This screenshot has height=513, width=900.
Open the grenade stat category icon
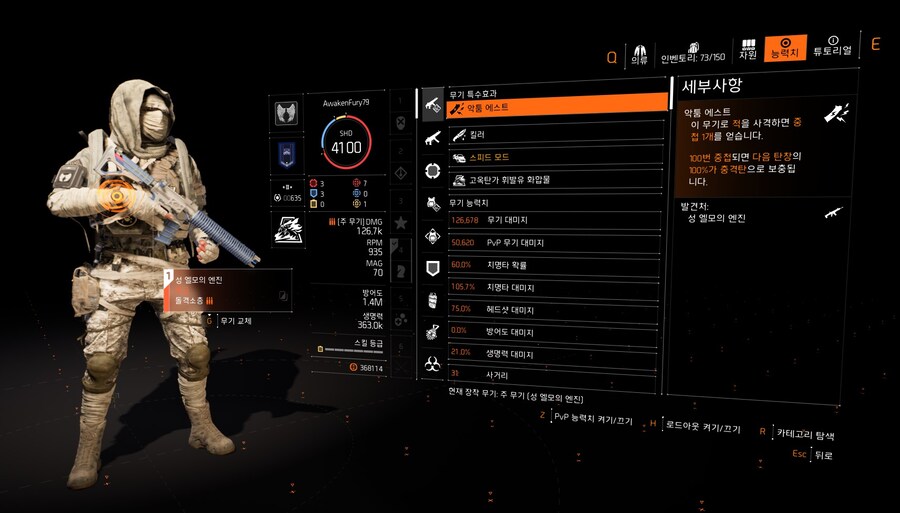tap(433, 300)
